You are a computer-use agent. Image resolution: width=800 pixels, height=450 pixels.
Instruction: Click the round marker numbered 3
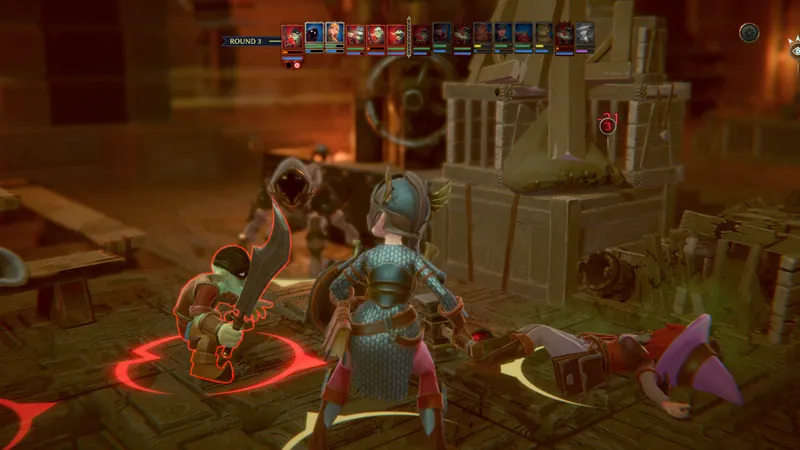pyautogui.click(x=607, y=125)
